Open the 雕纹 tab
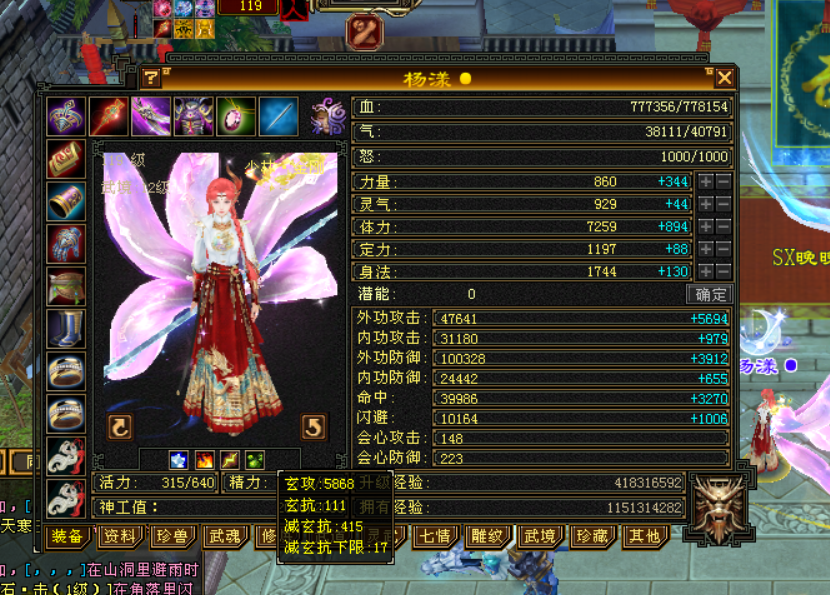Viewport: 830px width, 595px height. coord(487,537)
